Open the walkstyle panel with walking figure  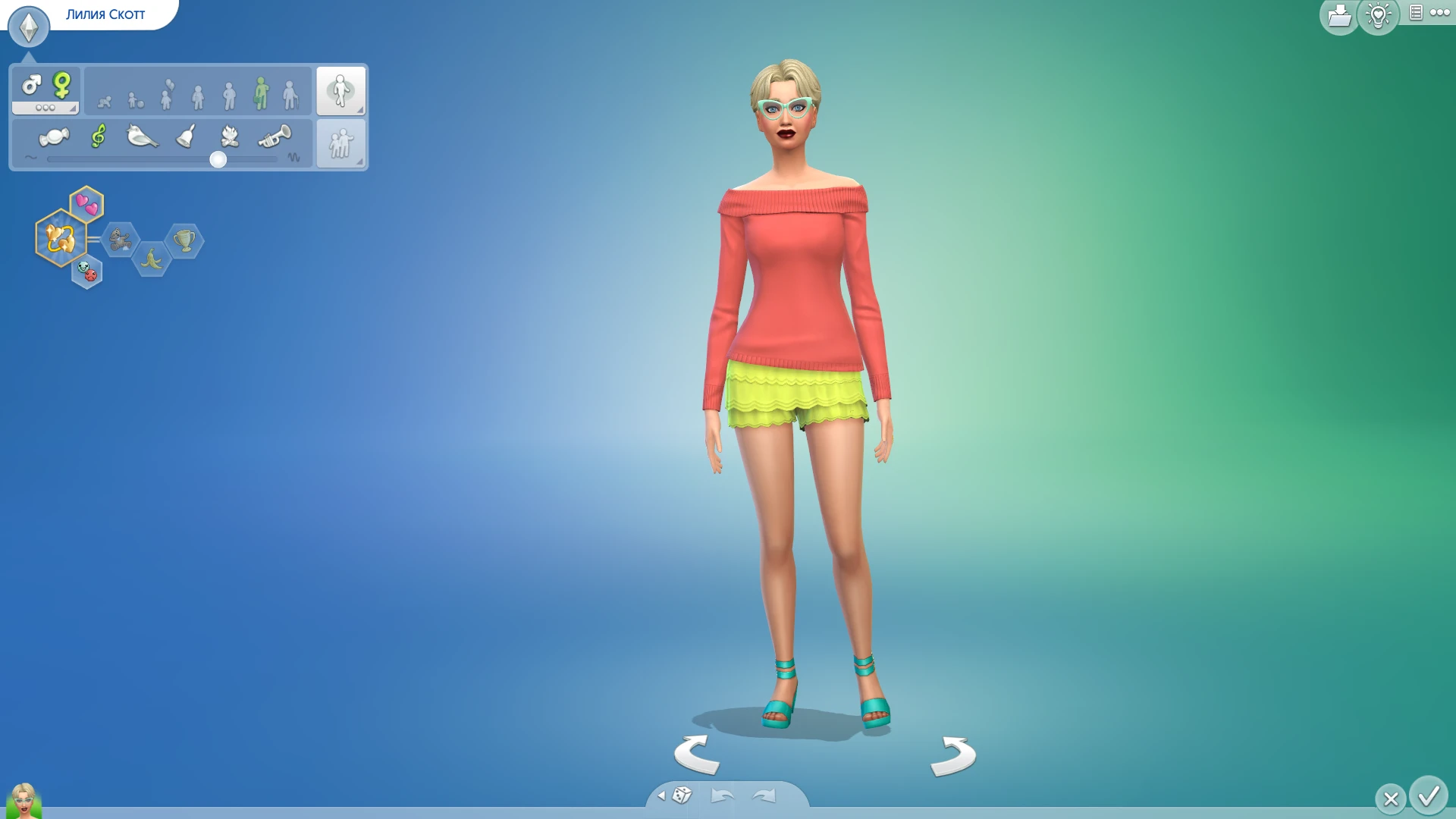(341, 89)
